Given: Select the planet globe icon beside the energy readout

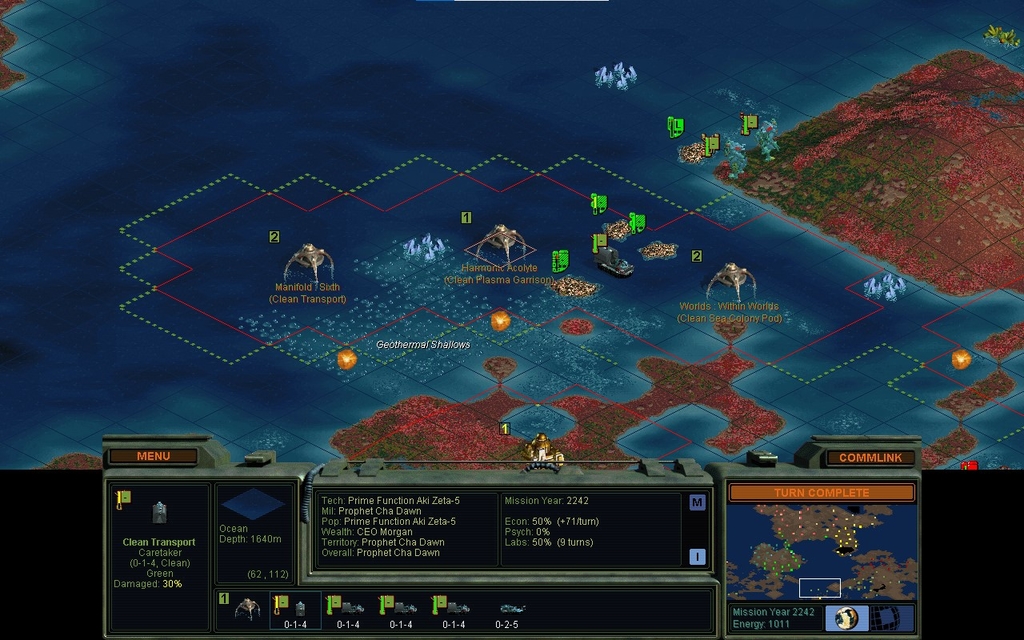Looking at the screenshot, I should [847, 618].
